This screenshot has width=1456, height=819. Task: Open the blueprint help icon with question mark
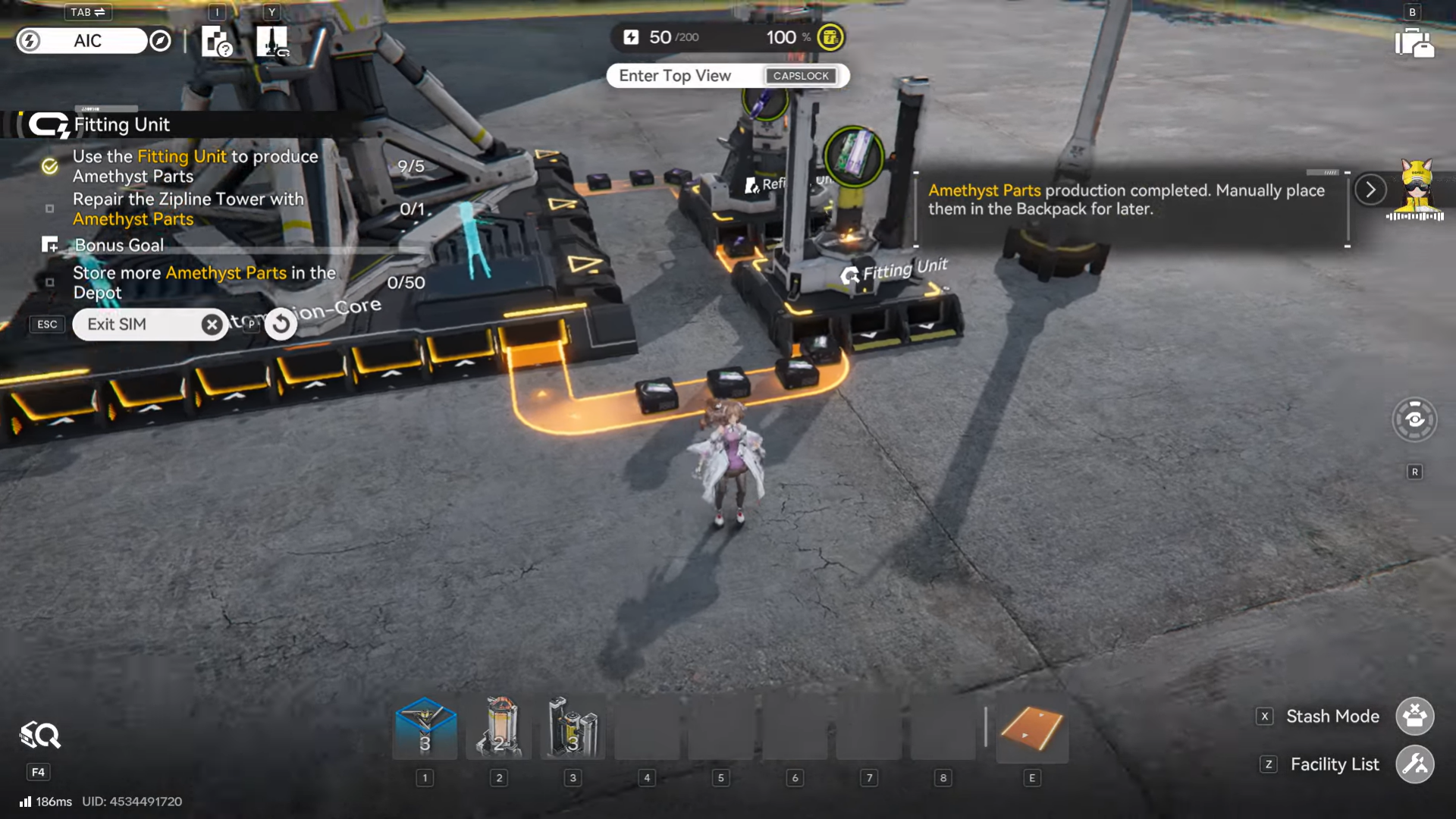click(216, 42)
